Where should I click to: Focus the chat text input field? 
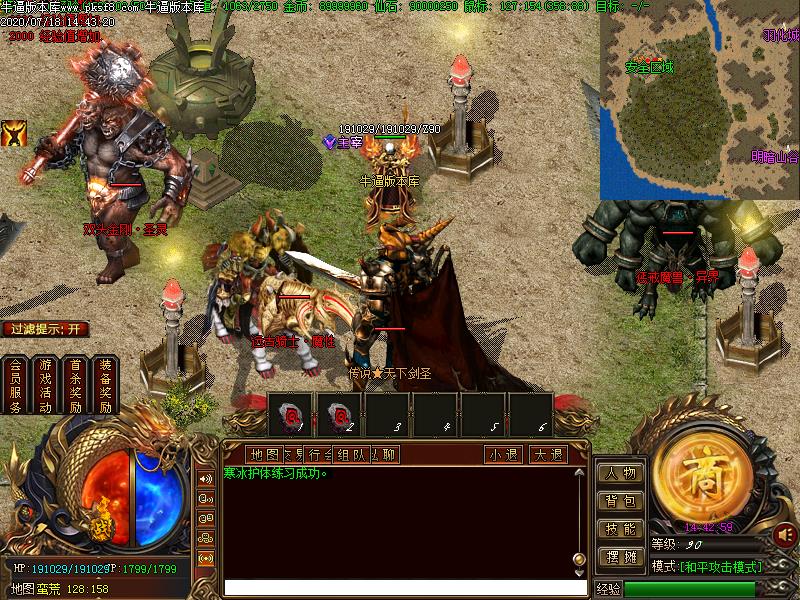pyautogui.click(x=400, y=587)
